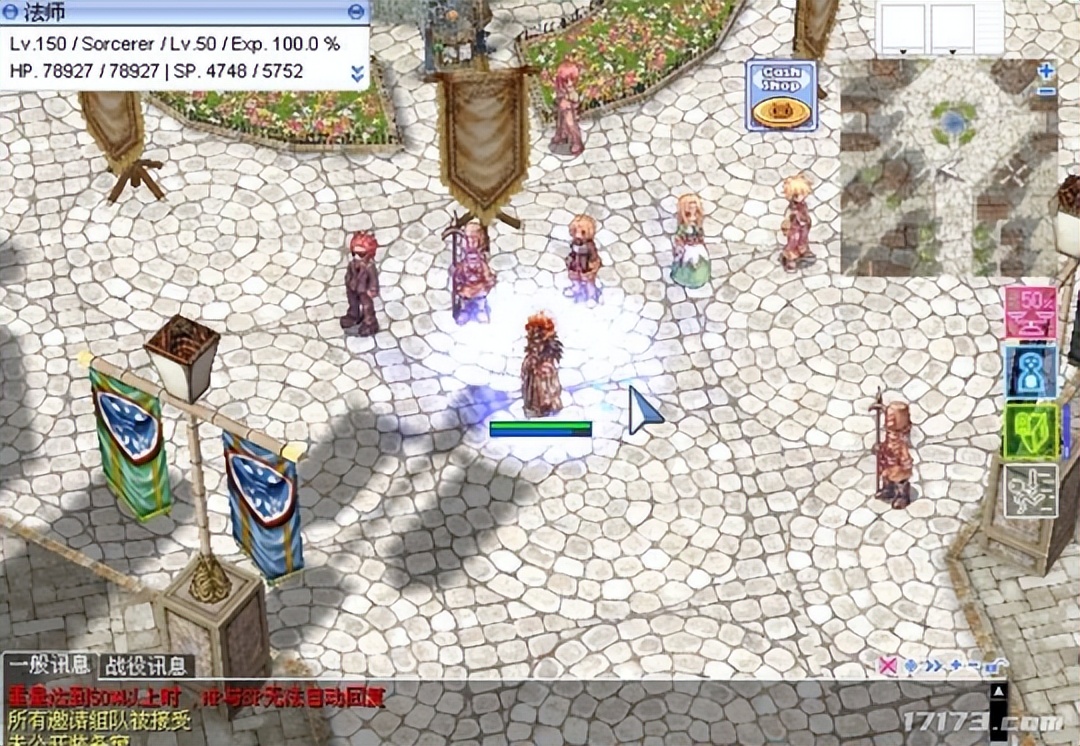The image size is (1080, 746).
Task: Zoom out the minimap with minus button
Action: tap(1046, 91)
